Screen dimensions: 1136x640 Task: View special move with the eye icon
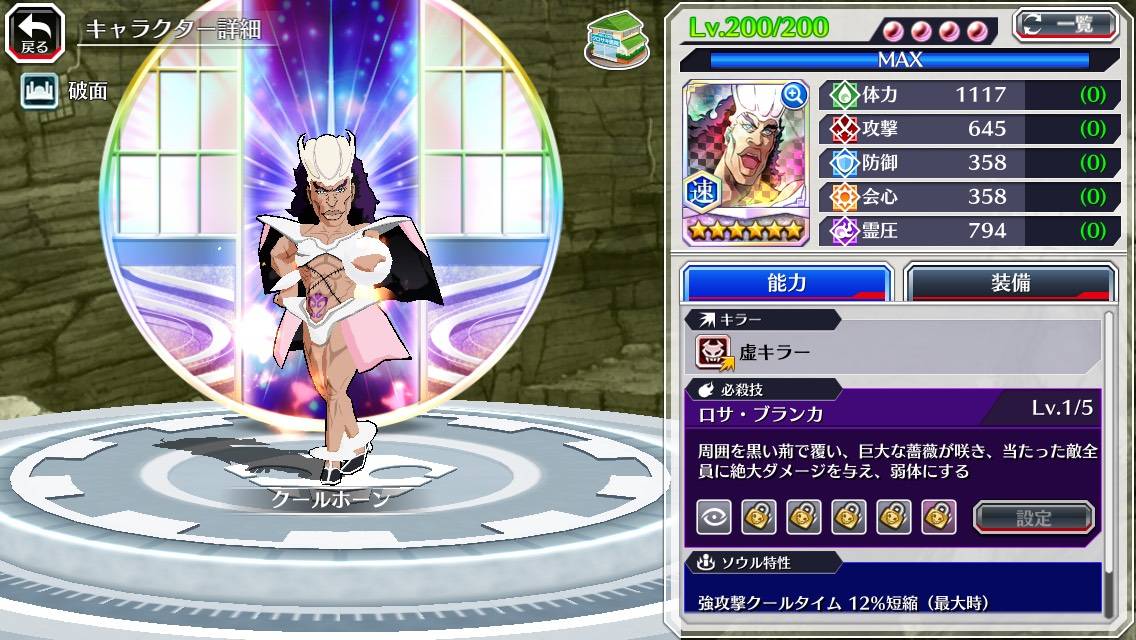[x=713, y=517]
